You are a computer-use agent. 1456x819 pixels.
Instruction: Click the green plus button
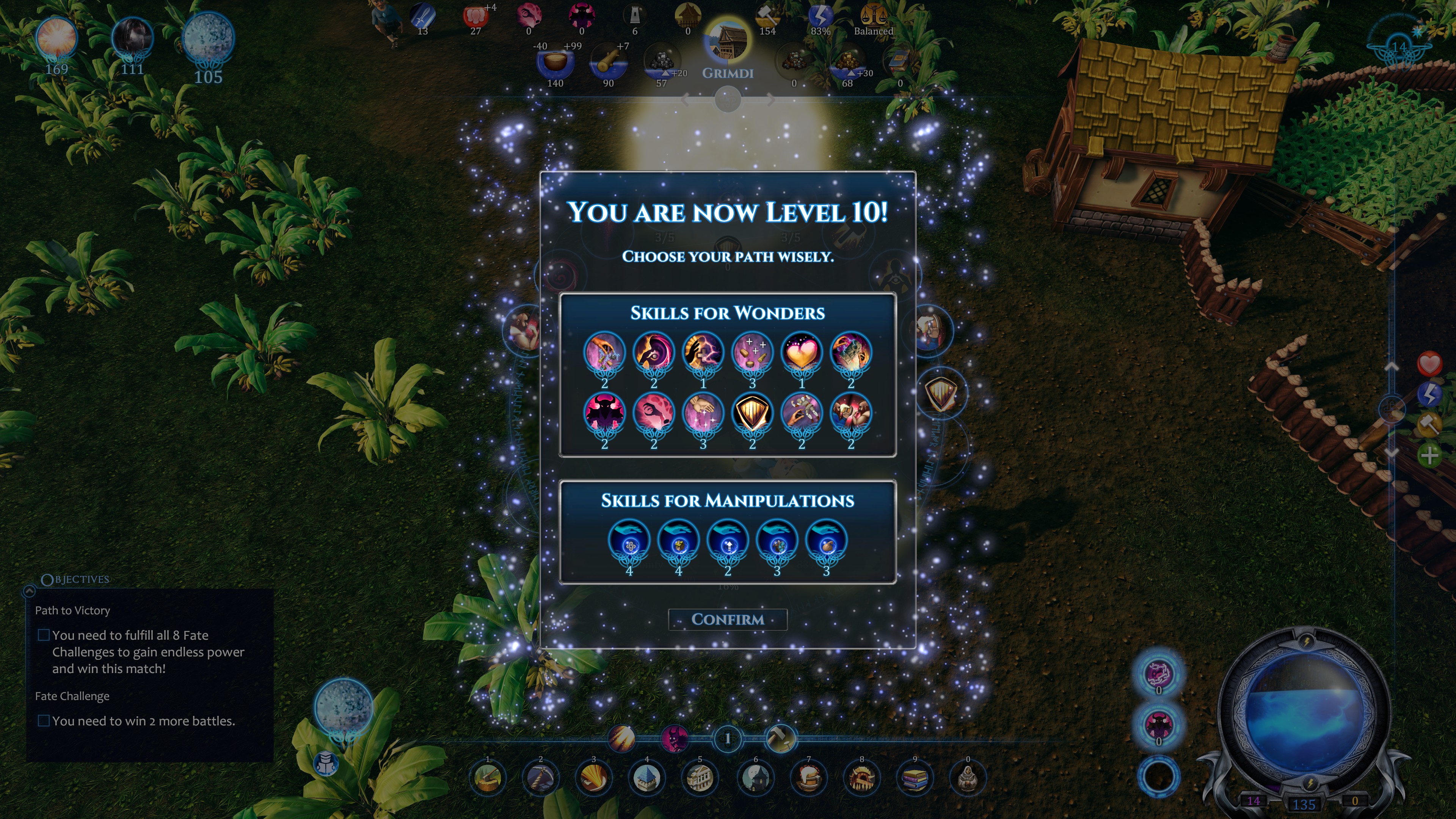point(1429,455)
